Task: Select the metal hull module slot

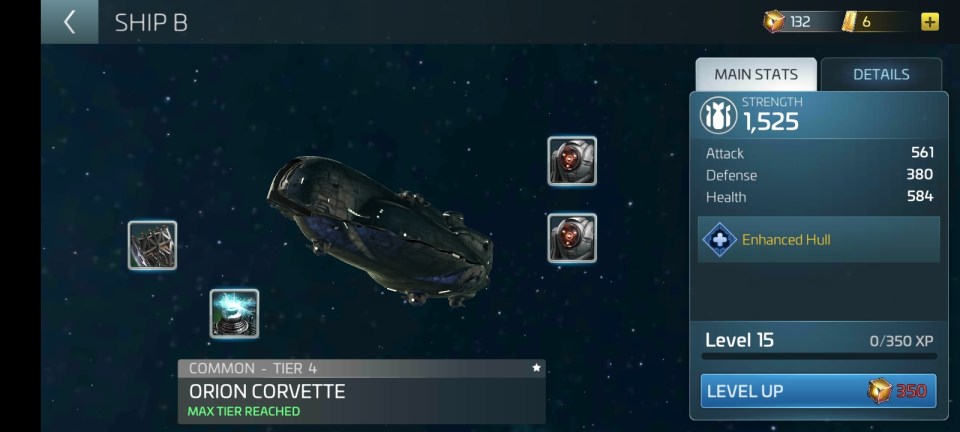Action: pos(152,245)
